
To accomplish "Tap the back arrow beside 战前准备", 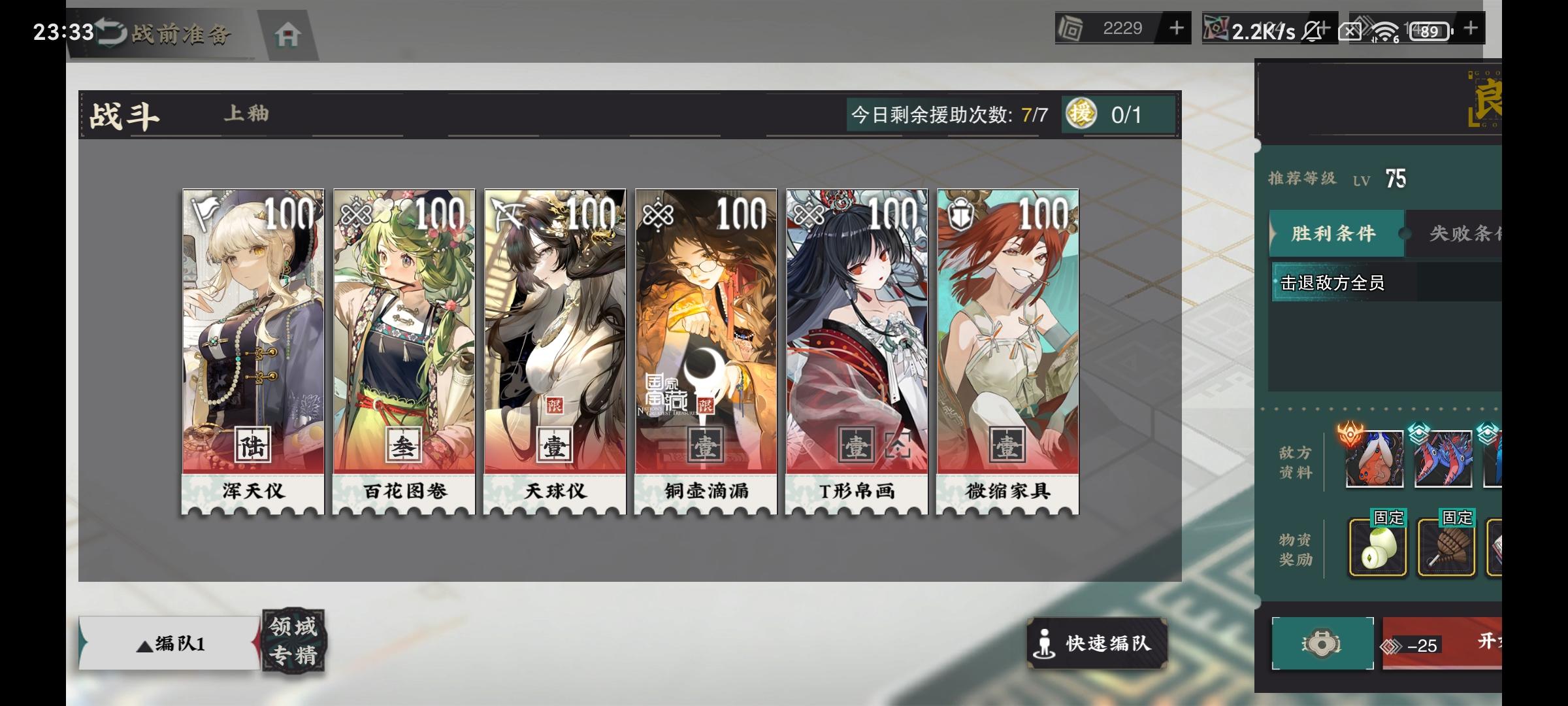I will coord(110,31).
